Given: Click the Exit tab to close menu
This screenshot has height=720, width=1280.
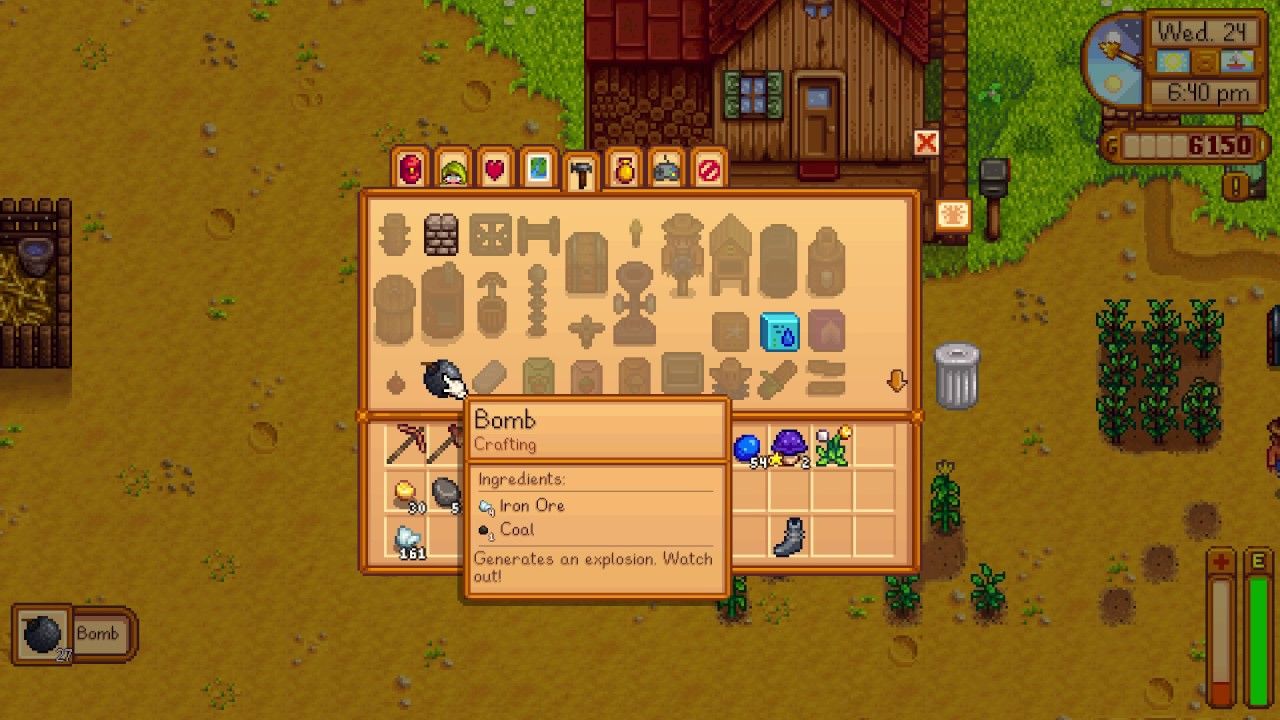Looking at the screenshot, I should pos(709,169).
